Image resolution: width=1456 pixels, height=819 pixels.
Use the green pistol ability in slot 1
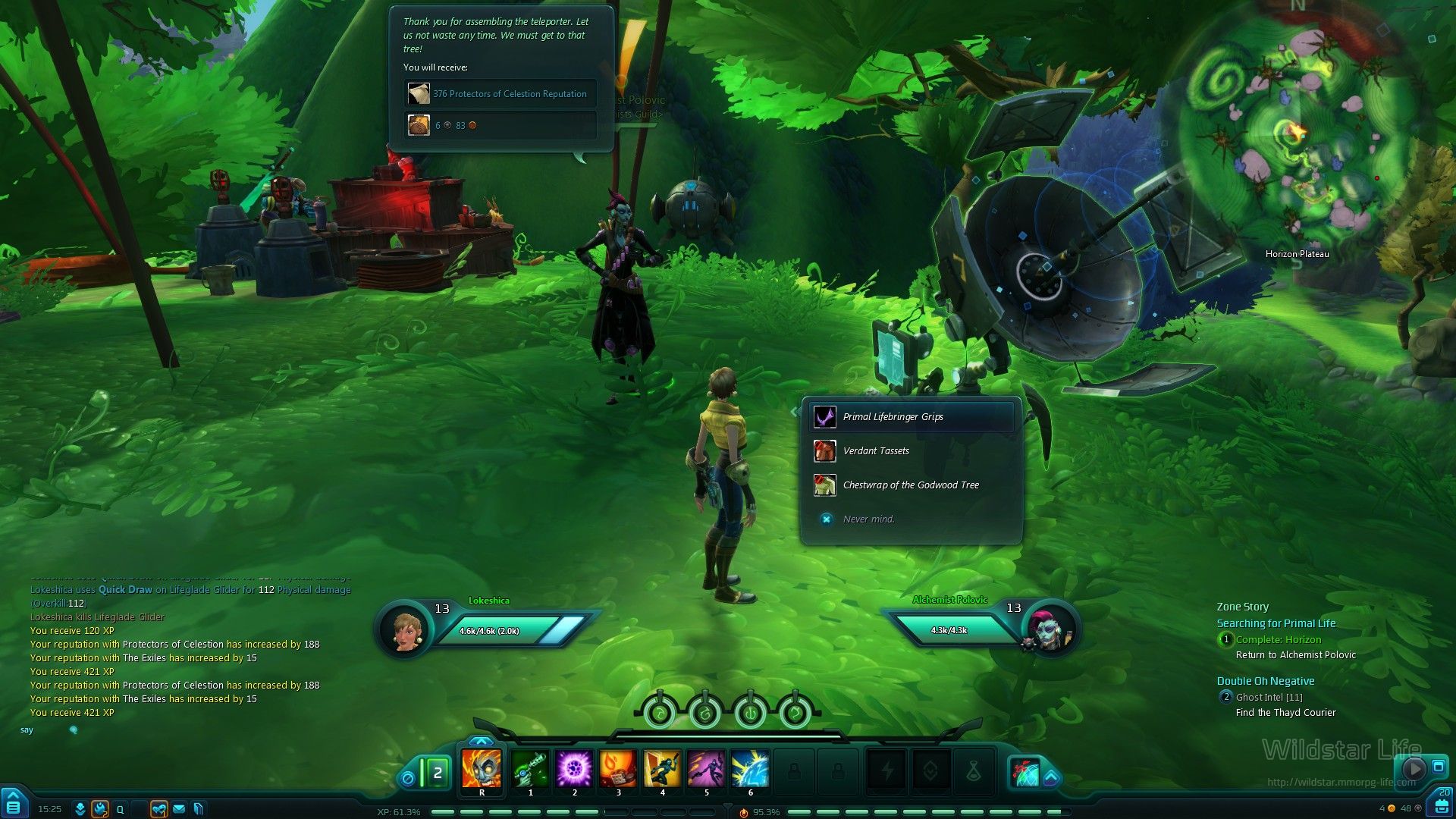[530, 769]
